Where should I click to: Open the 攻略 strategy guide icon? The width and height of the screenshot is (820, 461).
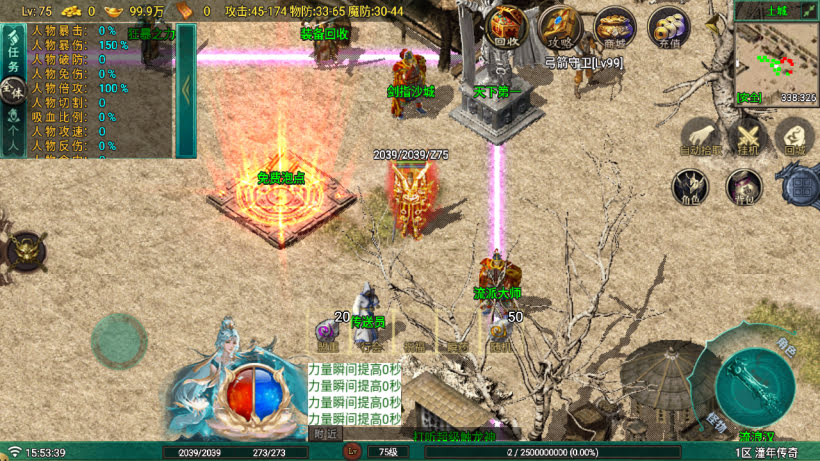(x=560, y=26)
